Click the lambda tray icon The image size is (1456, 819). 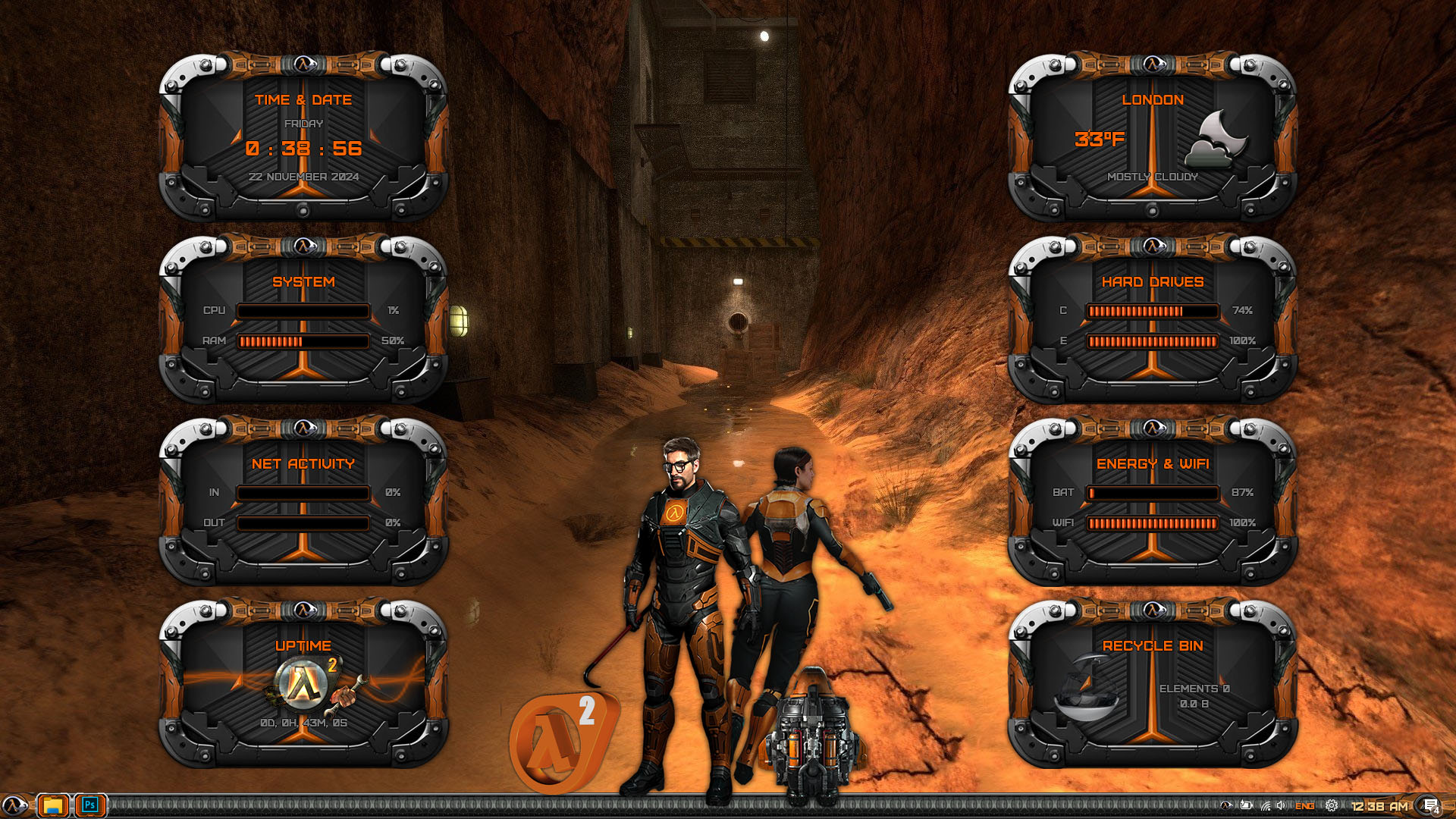click(1225, 806)
